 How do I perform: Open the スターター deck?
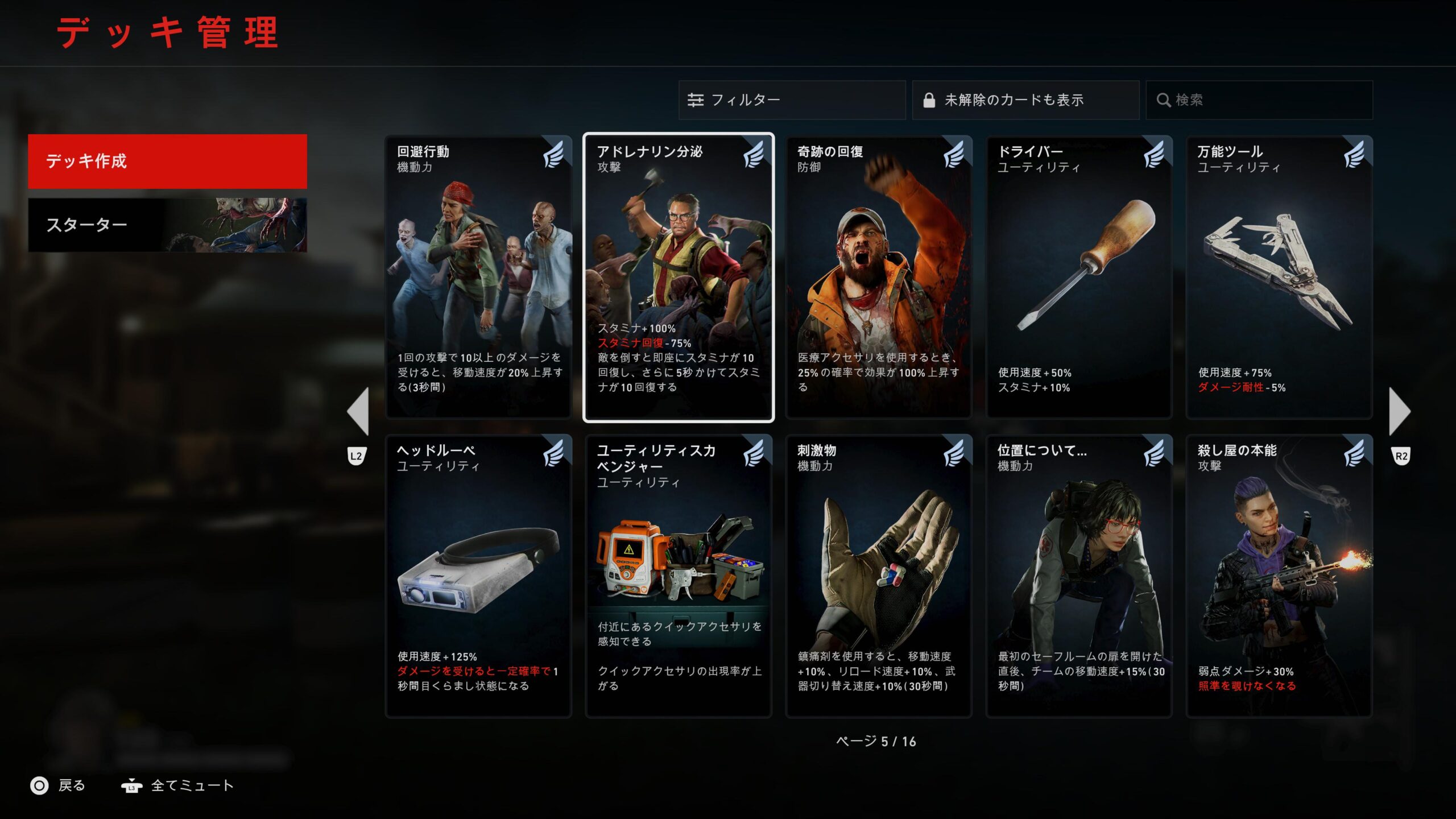point(167,225)
